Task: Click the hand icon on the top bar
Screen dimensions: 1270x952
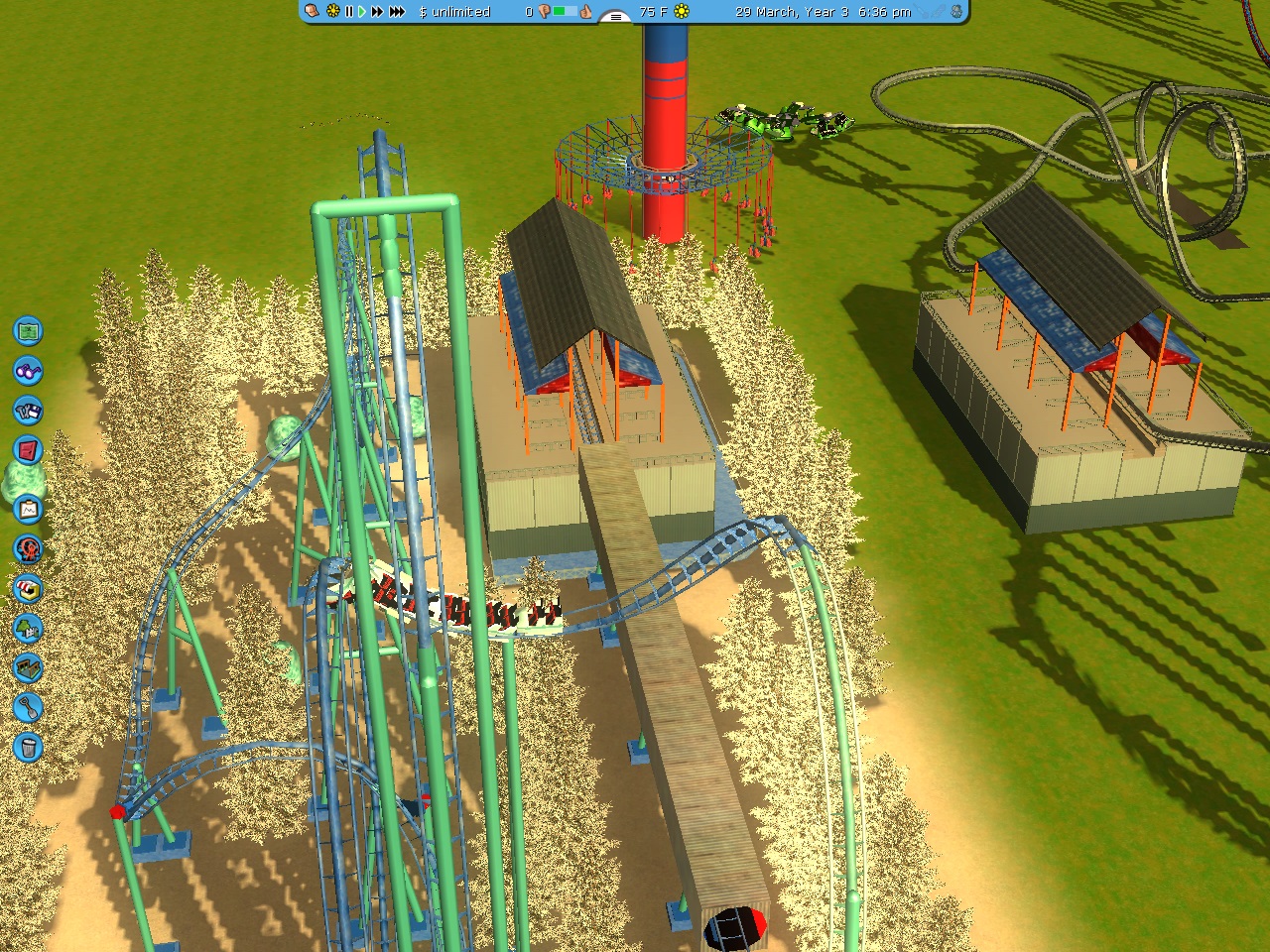Action: pos(313,12)
